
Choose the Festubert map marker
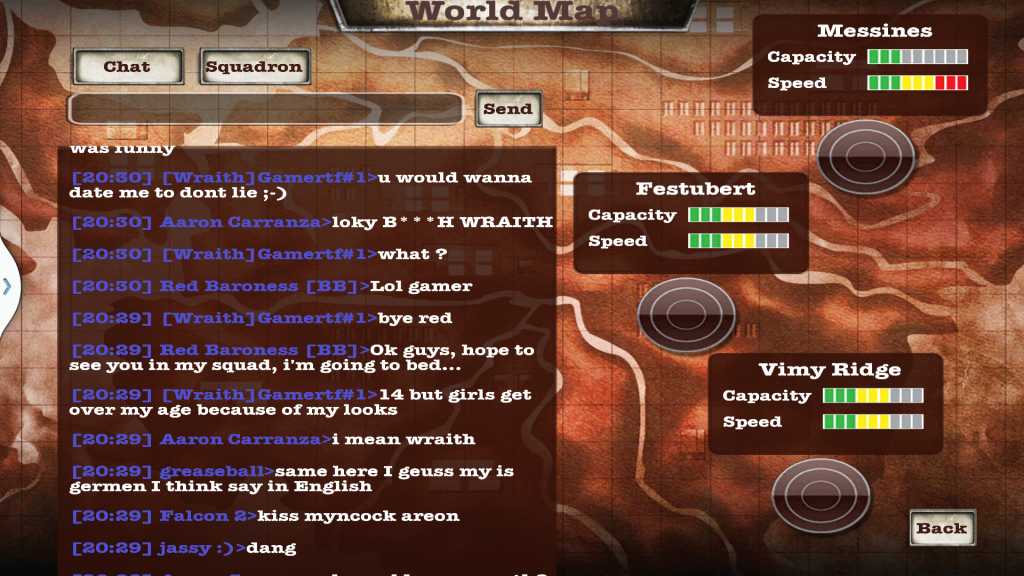[x=685, y=313]
